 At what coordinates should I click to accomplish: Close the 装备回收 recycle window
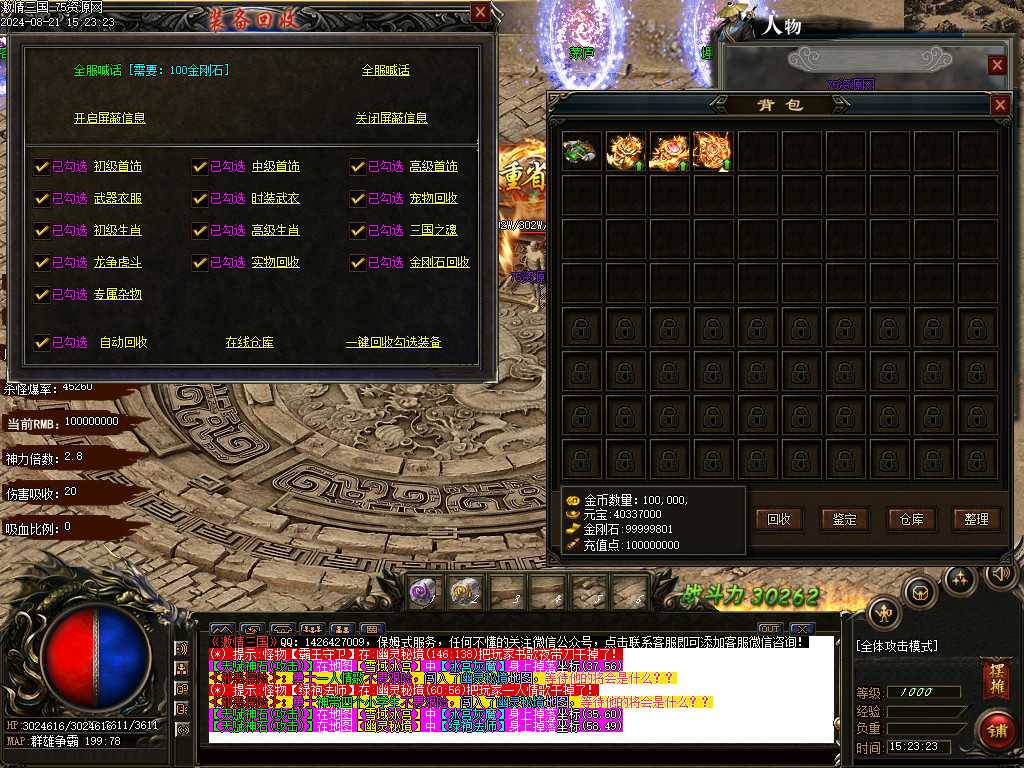481,12
